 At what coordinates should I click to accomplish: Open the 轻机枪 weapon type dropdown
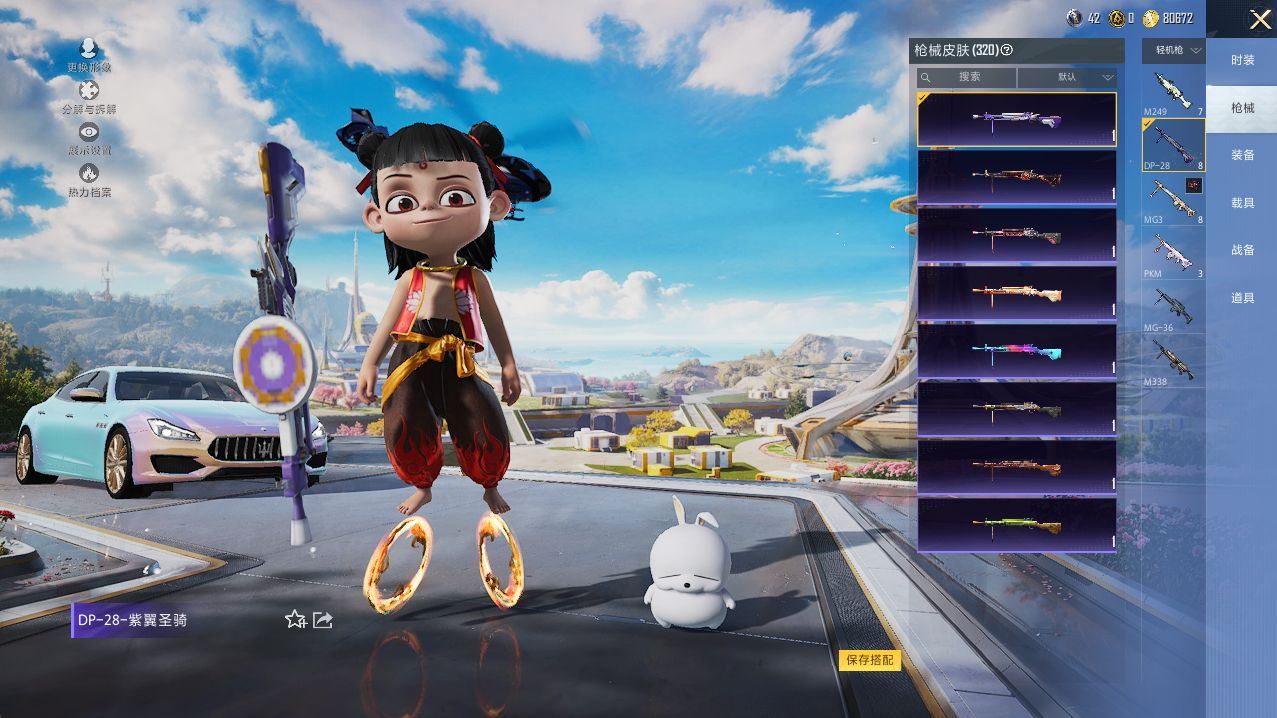tap(1173, 50)
